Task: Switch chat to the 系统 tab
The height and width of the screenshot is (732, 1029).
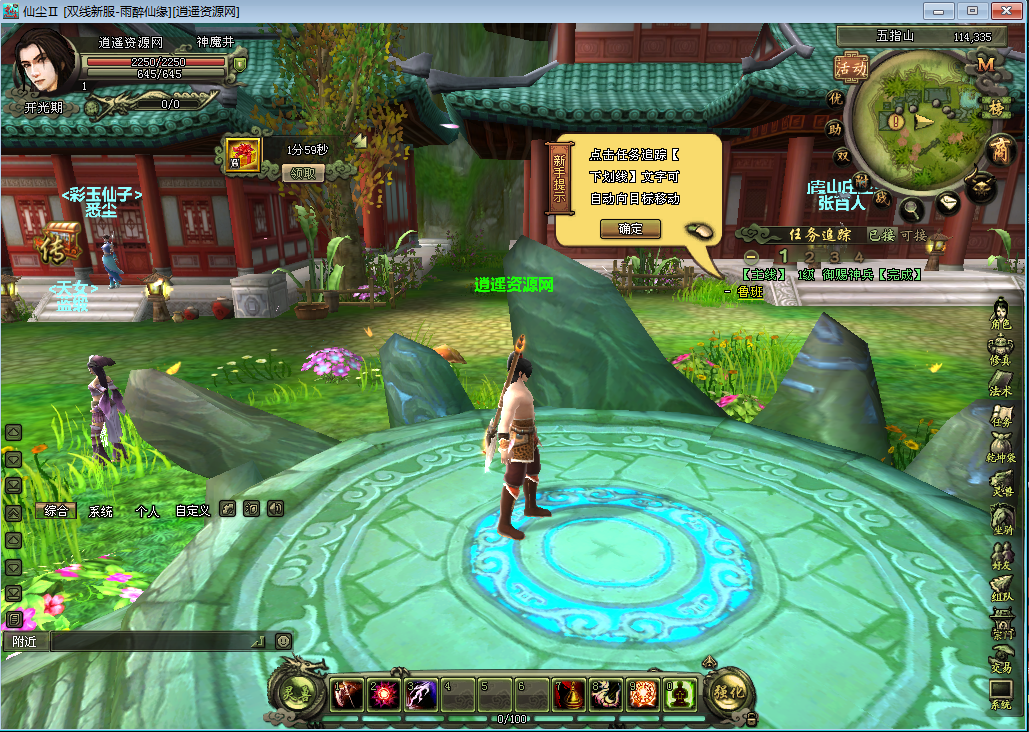Action: click(x=101, y=510)
